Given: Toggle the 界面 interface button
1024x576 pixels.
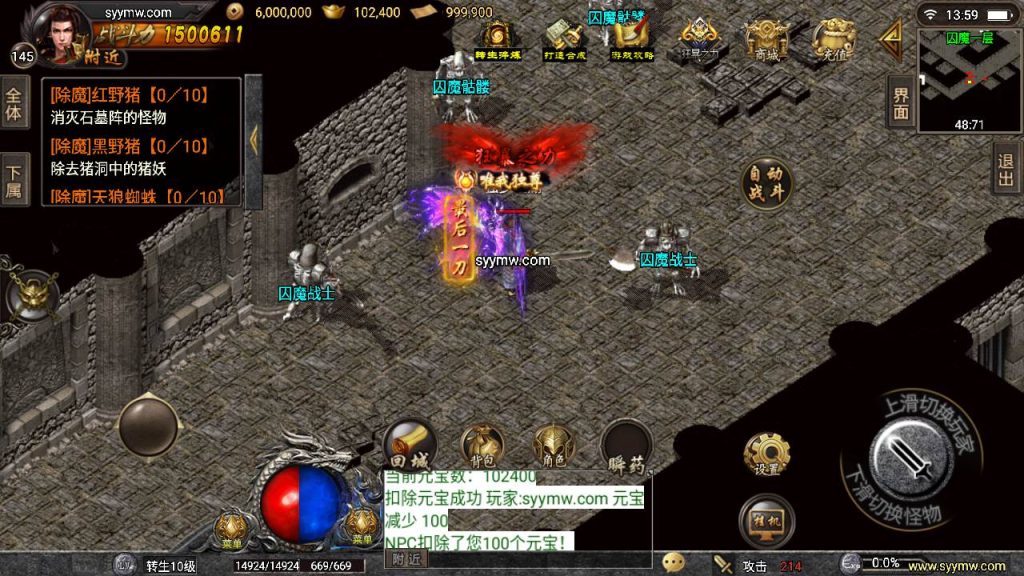Looking at the screenshot, I should pyautogui.click(x=901, y=101).
